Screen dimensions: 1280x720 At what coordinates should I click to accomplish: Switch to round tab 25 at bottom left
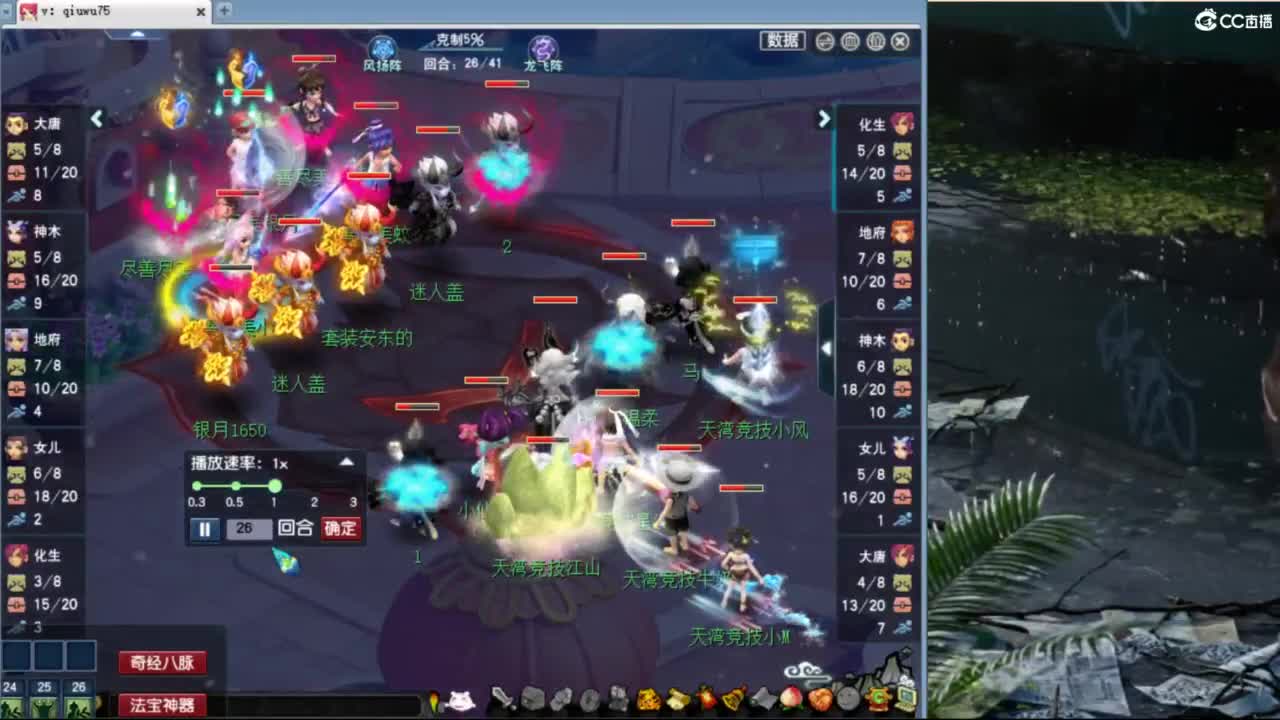coord(43,687)
